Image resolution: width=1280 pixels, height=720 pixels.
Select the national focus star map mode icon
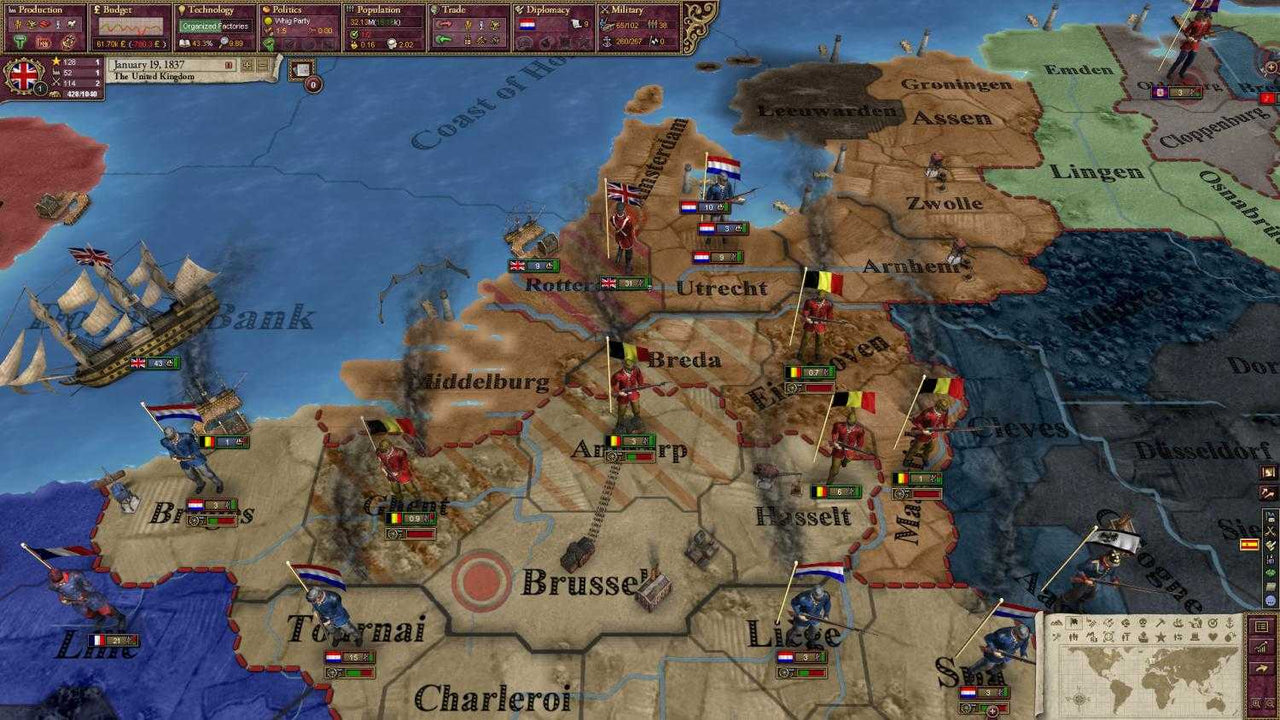point(1160,637)
